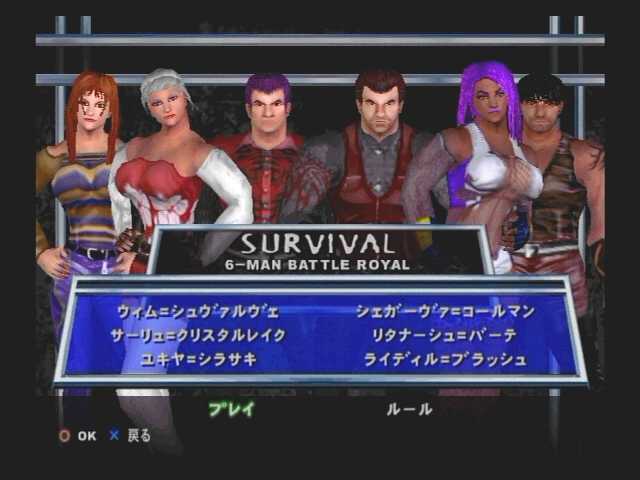Choose wrestler ウィム=シュヴァルヴェ in the list
Viewport: 640px width, 480px height.
(x=198, y=311)
